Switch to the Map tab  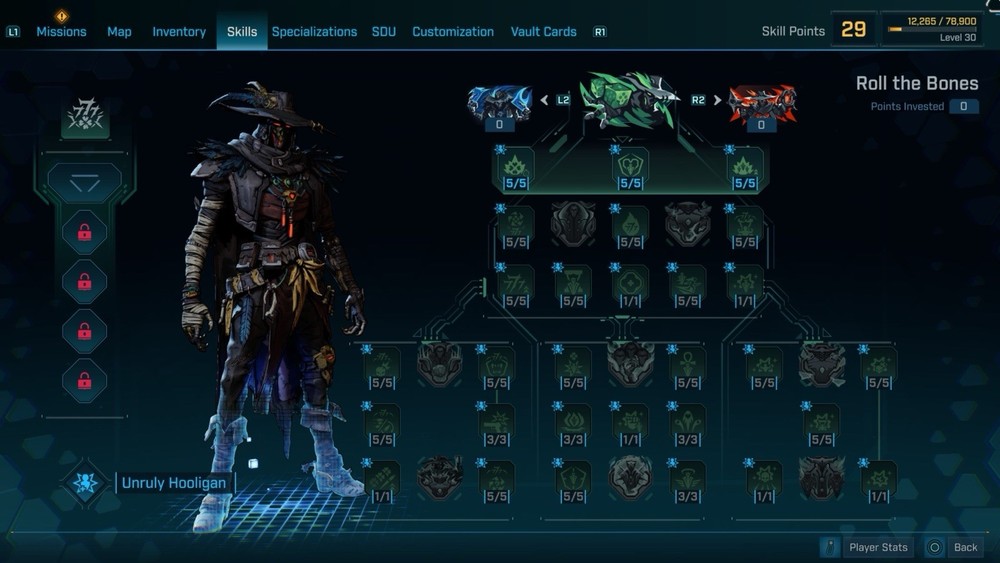[x=119, y=31]
